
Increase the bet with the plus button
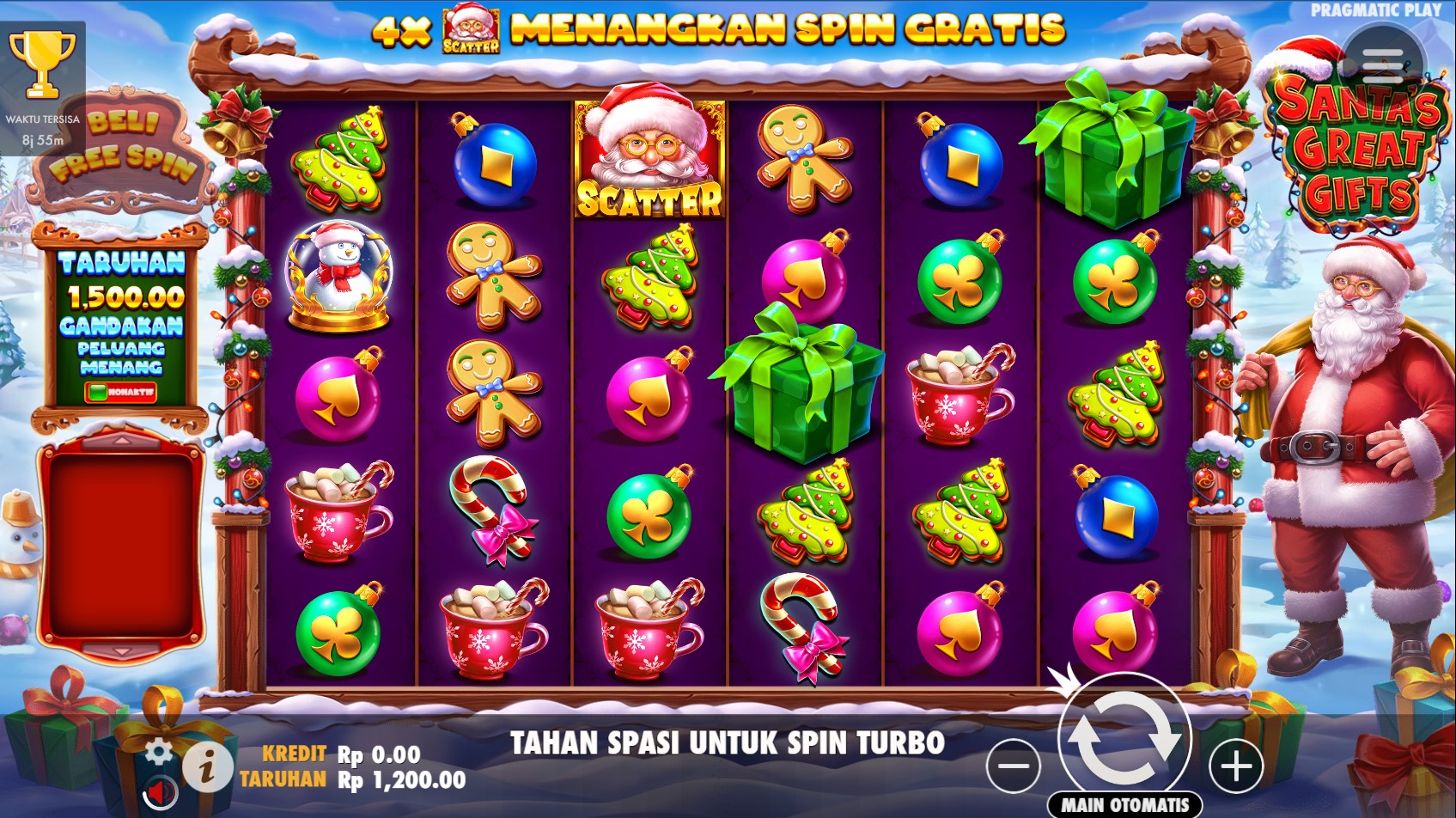click(1236, 766)
